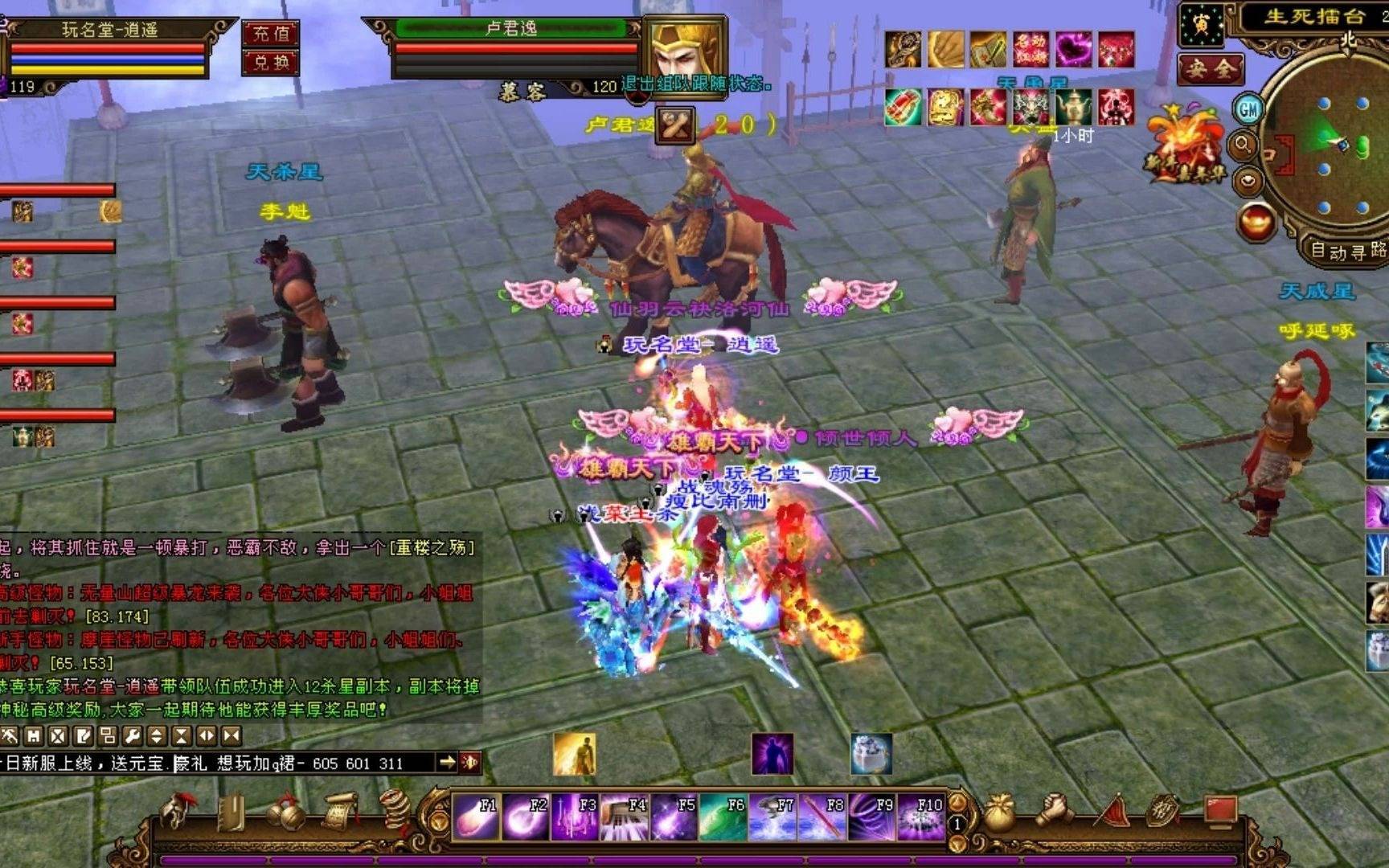The width and height of the screenshot is (1389, 868).
Task: Use the F1 skill slot
Action: click(477, 817)
